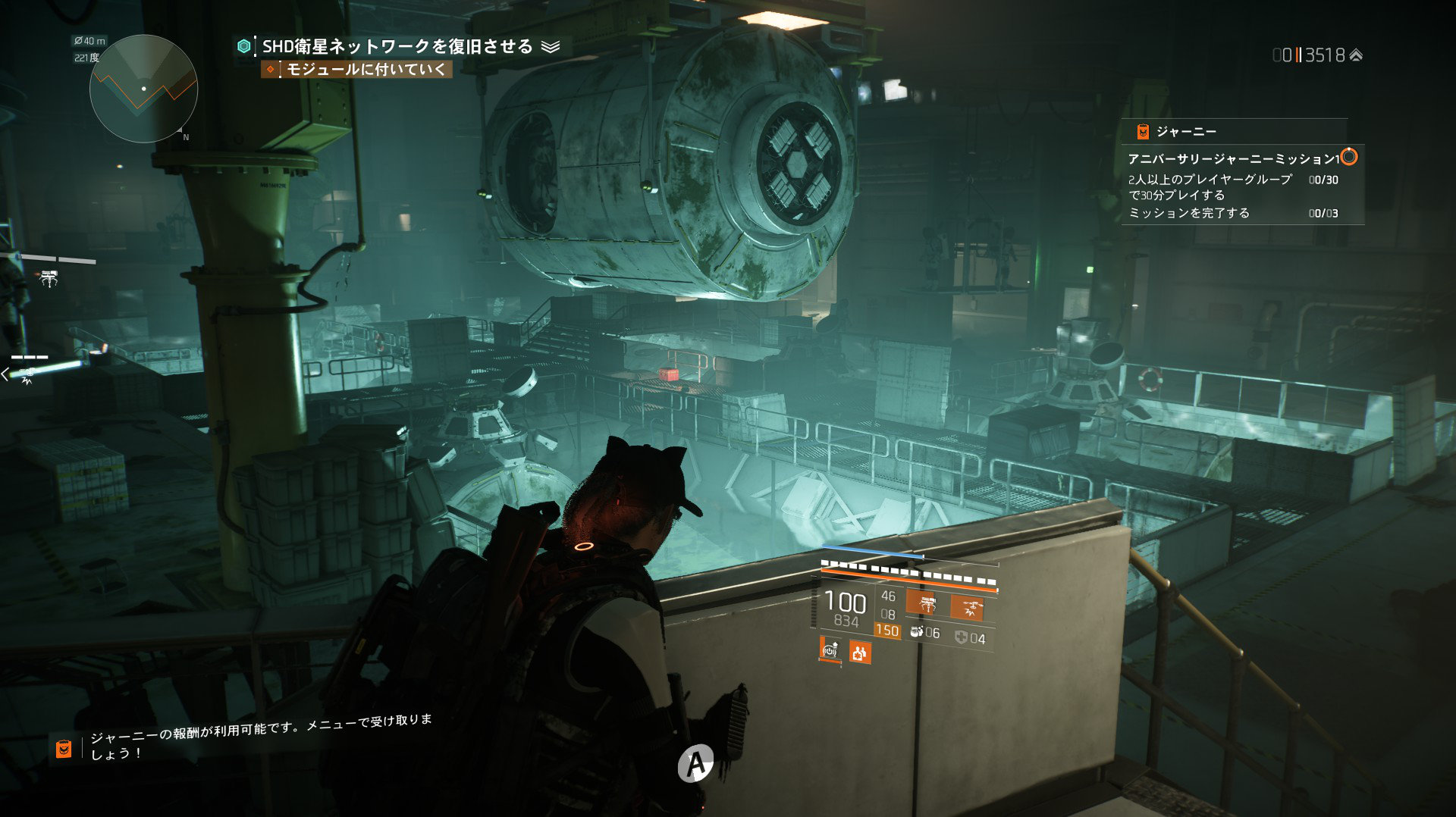Open the circular minimap

point(143,89)
